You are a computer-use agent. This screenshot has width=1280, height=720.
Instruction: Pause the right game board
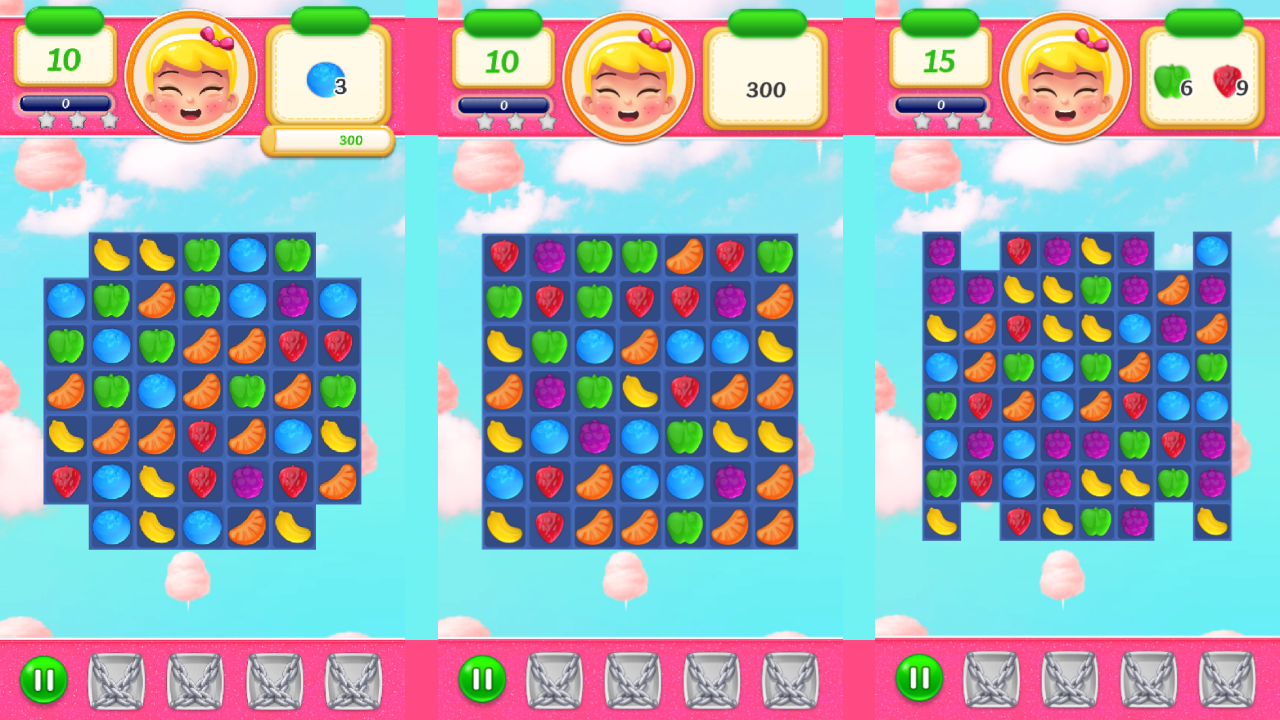click(922, 677)
